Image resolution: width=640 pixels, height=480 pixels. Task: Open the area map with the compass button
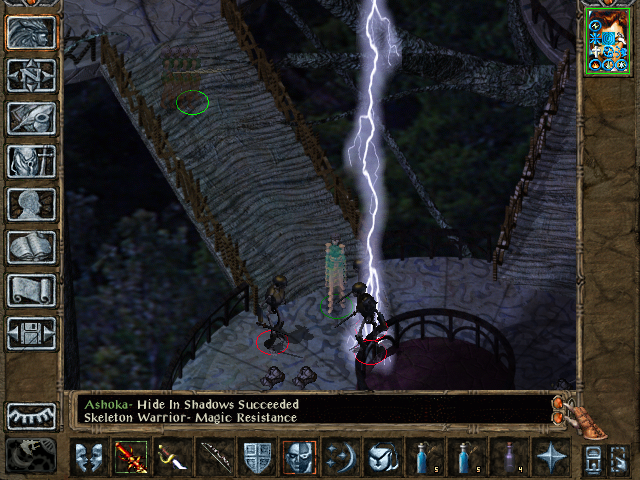click(31, 75)
